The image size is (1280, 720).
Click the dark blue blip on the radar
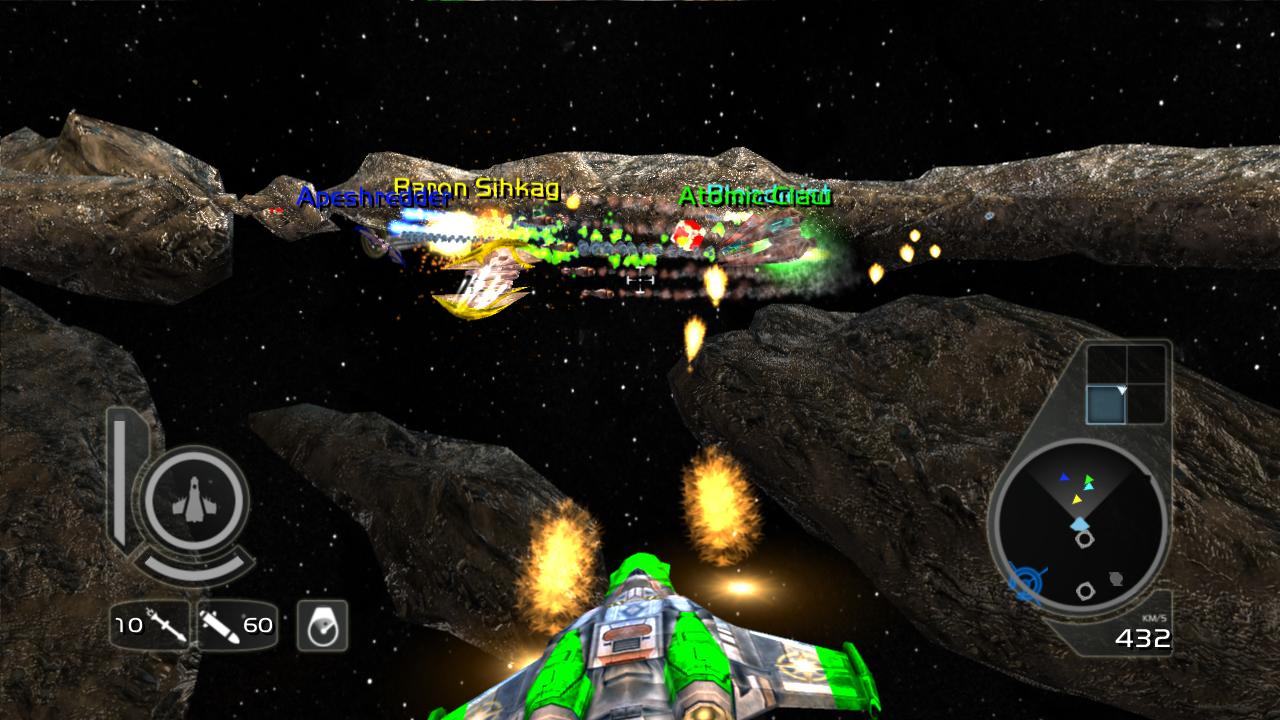pyautogui.click(x=1064, y=477)
